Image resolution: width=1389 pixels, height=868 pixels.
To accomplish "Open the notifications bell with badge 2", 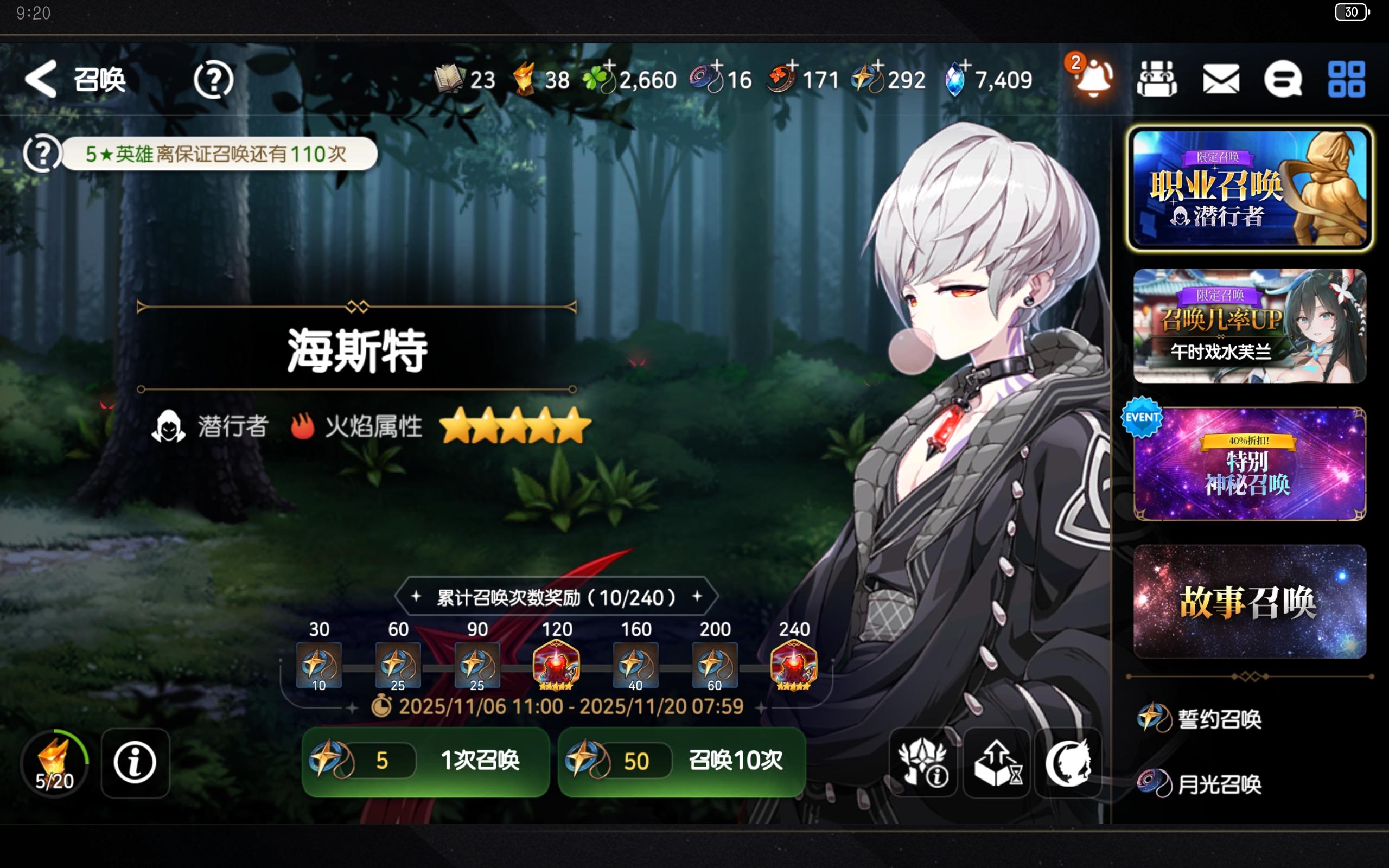I will click(1094, 80).
